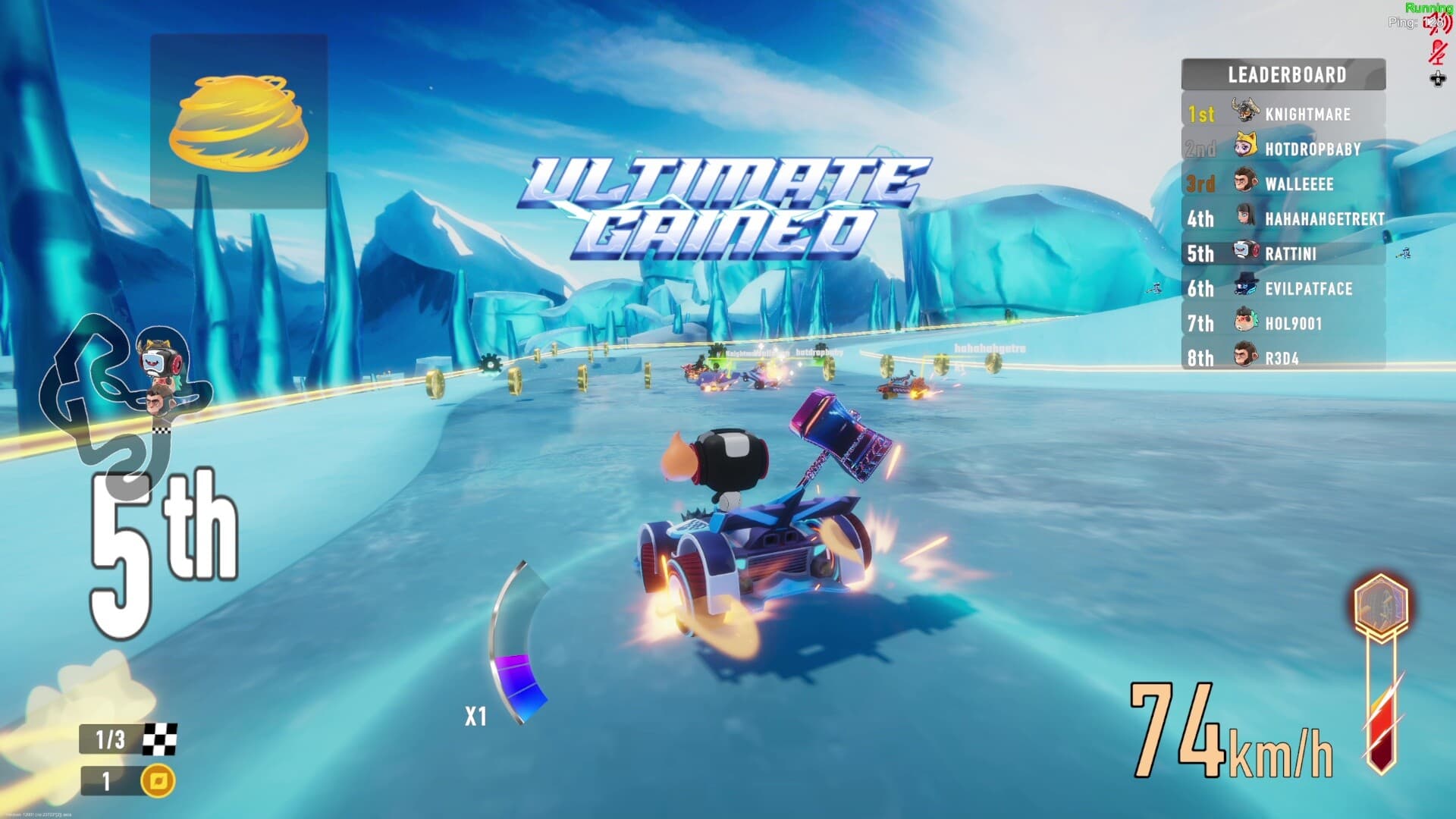Select Knightmare's leaderboard row
The height and width of the screenshot is (819, 1456).
(1283, 114)
